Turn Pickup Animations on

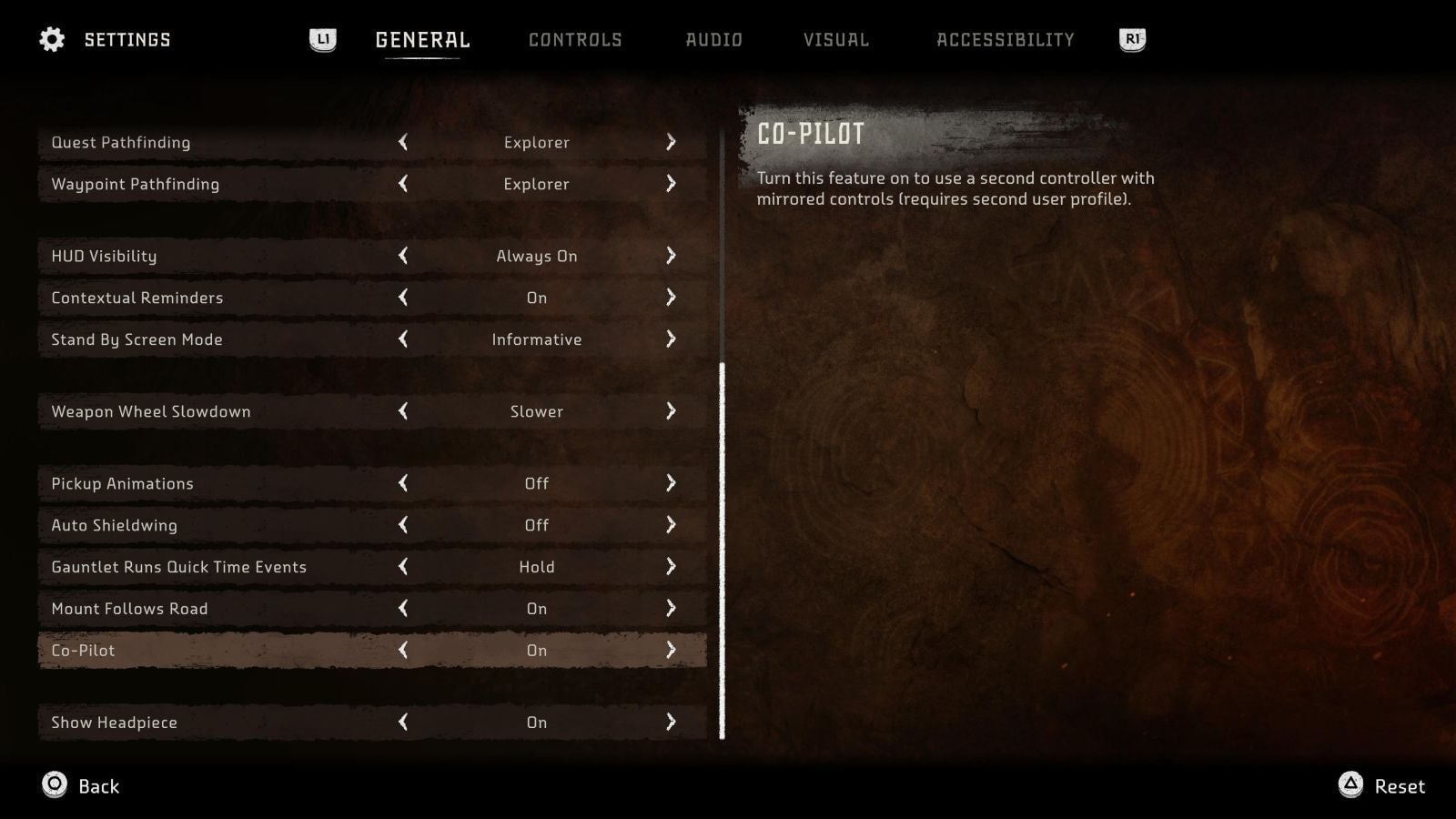point(672,483)
